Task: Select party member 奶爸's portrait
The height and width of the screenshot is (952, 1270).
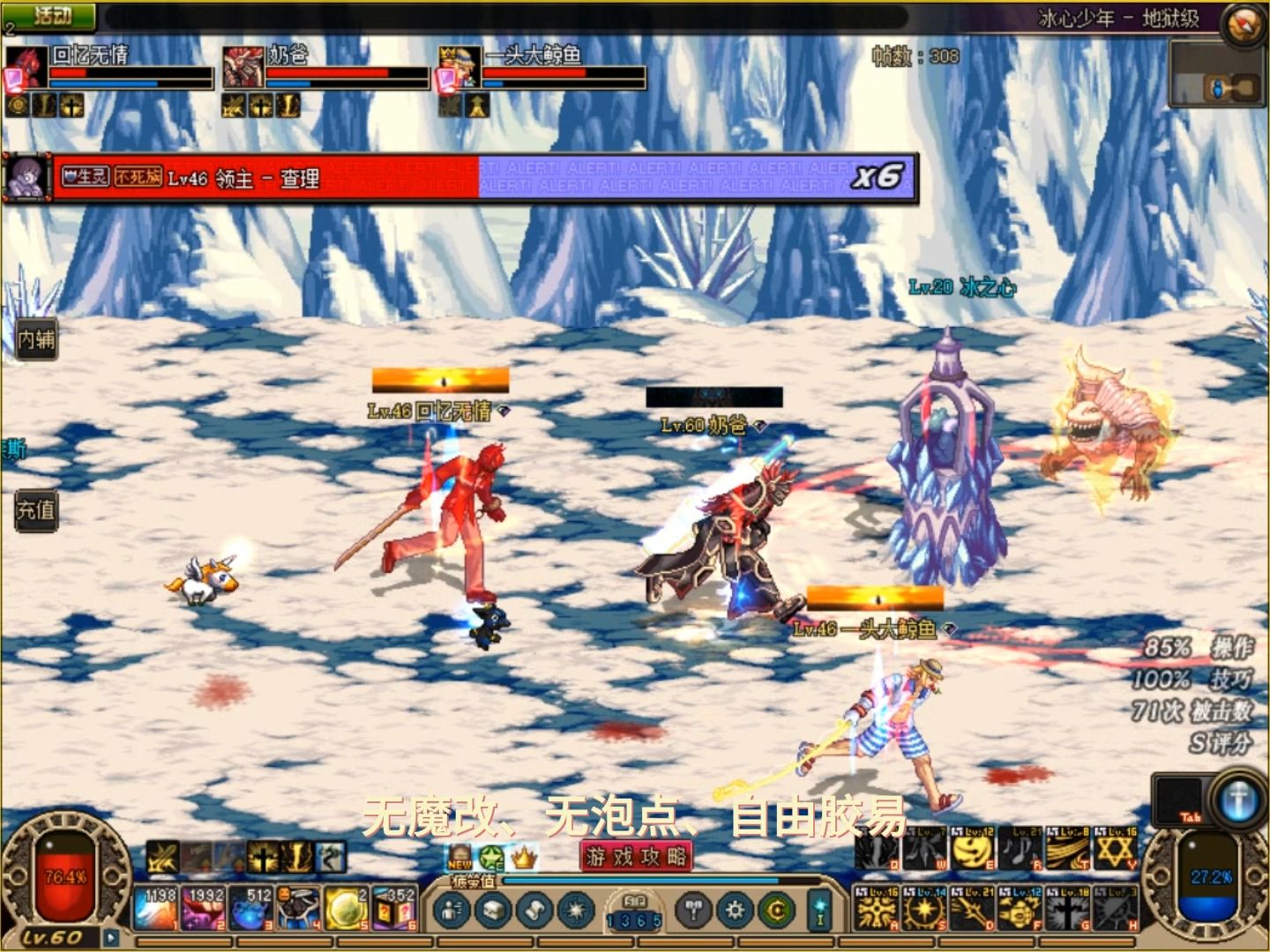Action: [x=243, y=68]
